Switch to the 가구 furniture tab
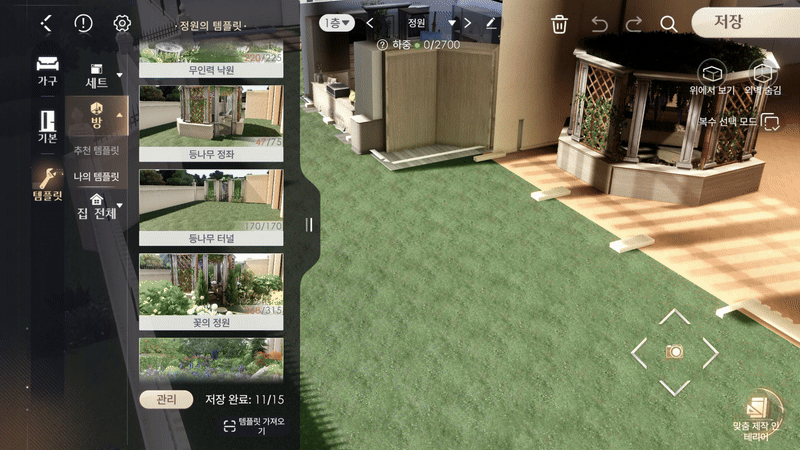This screenshot has height=450, width=800. pos(47,70)
